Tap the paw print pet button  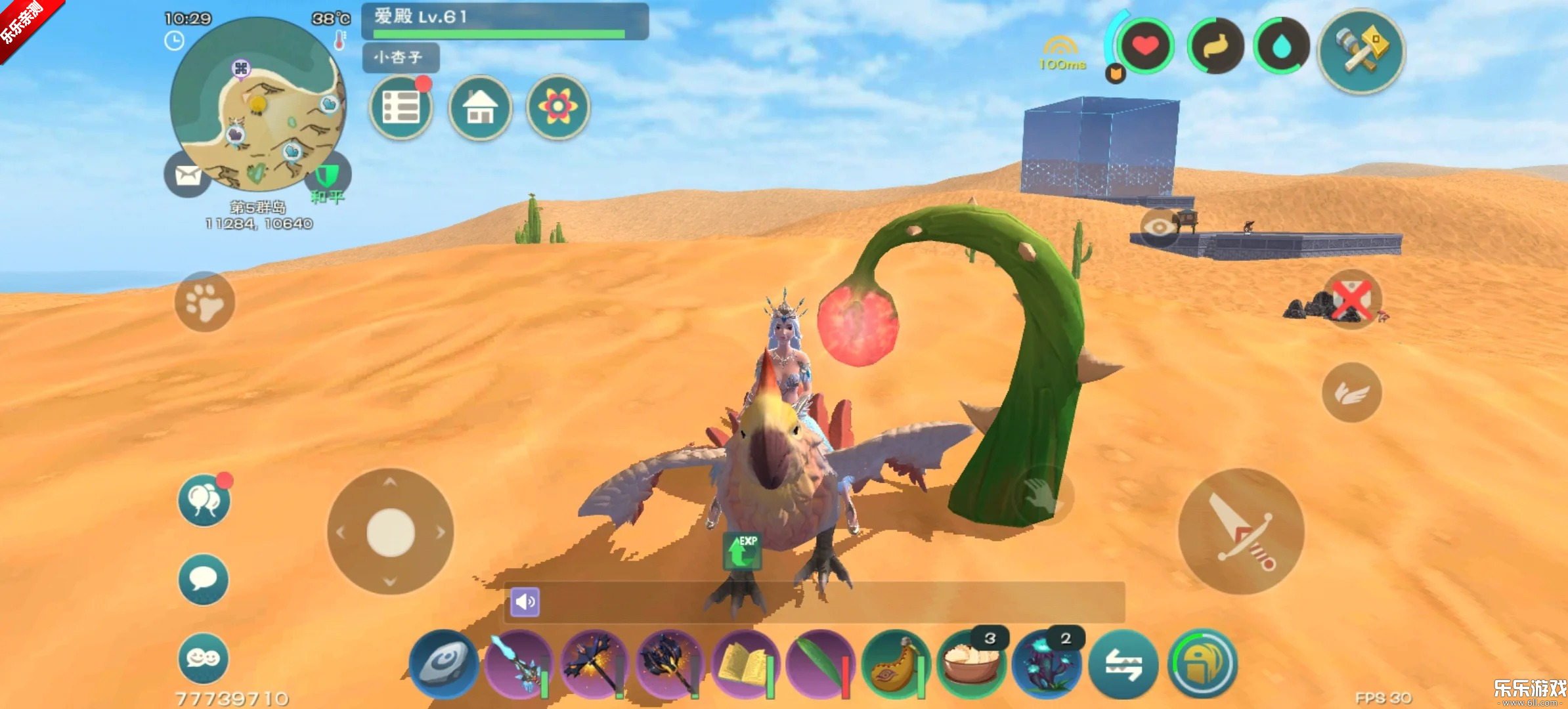coord(205,302)
